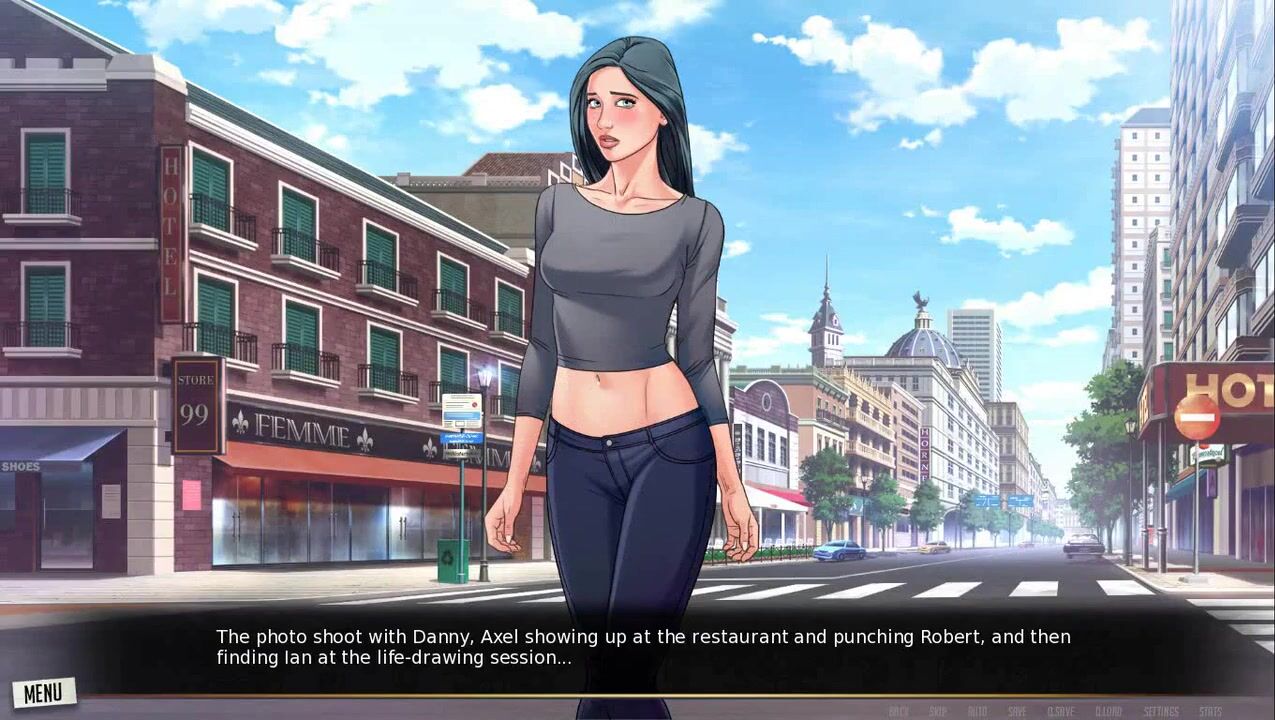The width and height of the screenshot is (1275, 720).
Task: Open the Settings screen
Action: coord(1161,711)
